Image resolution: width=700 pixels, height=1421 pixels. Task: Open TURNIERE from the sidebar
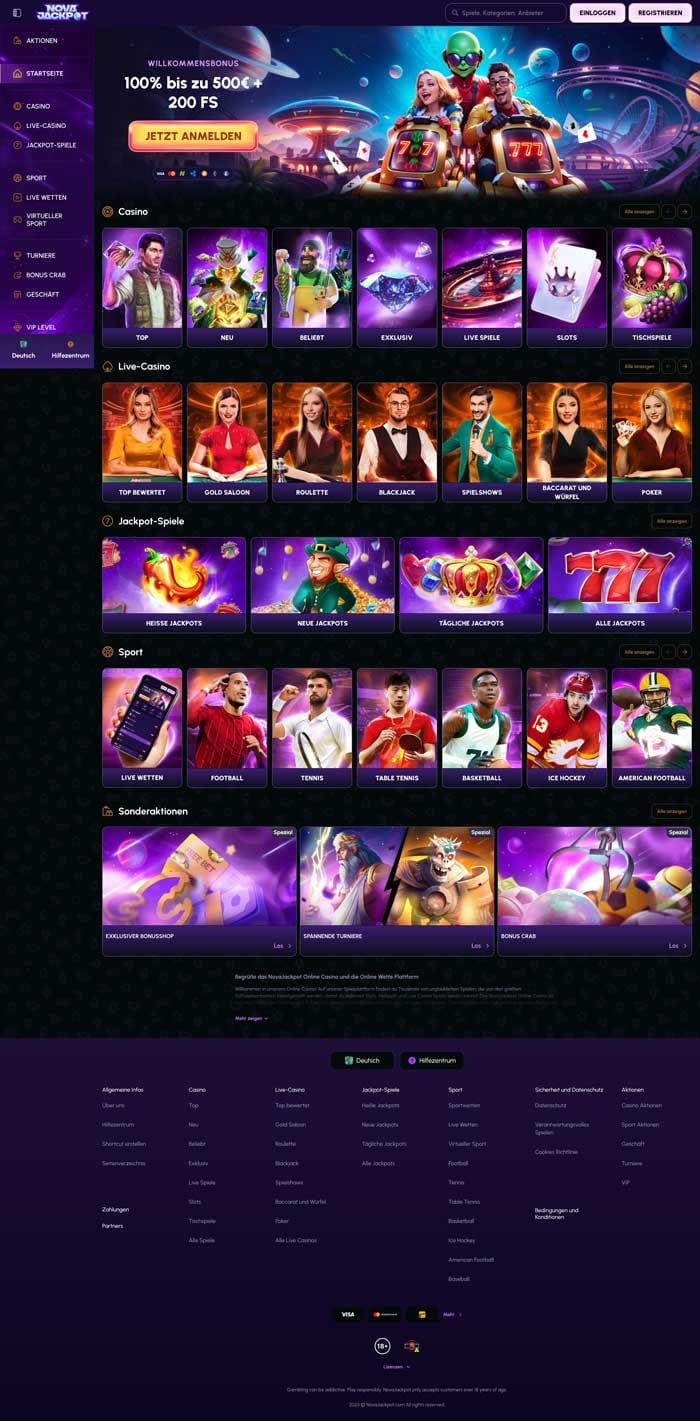tap(41, 255)
